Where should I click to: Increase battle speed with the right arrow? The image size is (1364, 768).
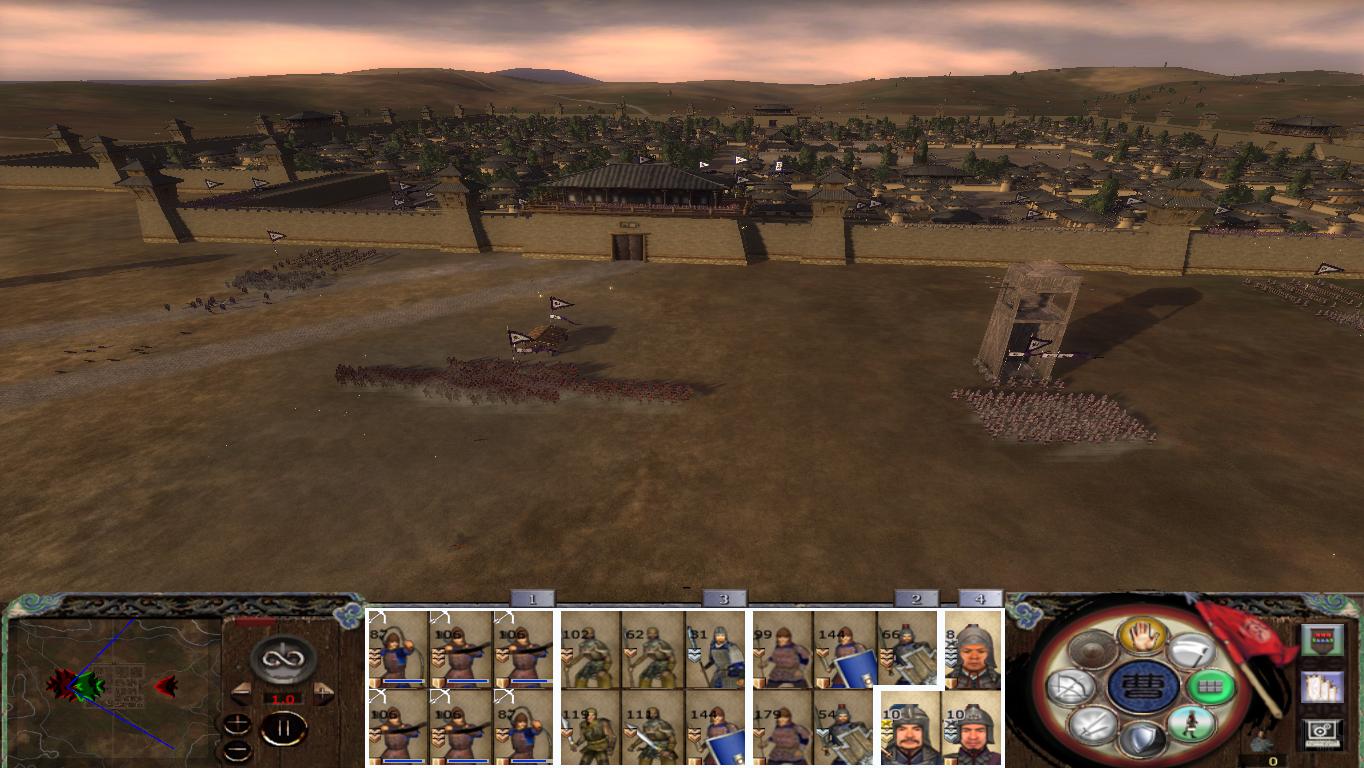tap(323, 693)
